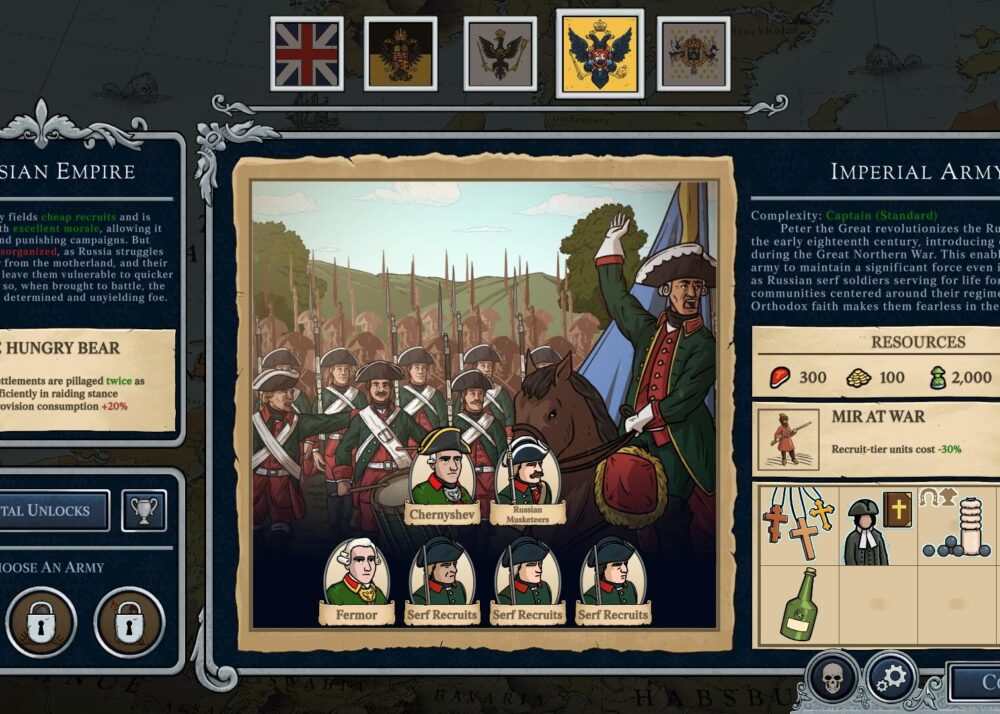Choose the French royal coat-of-arms flag
The height and width of the screenshot is (714, 1000).
tap(693, 53)
